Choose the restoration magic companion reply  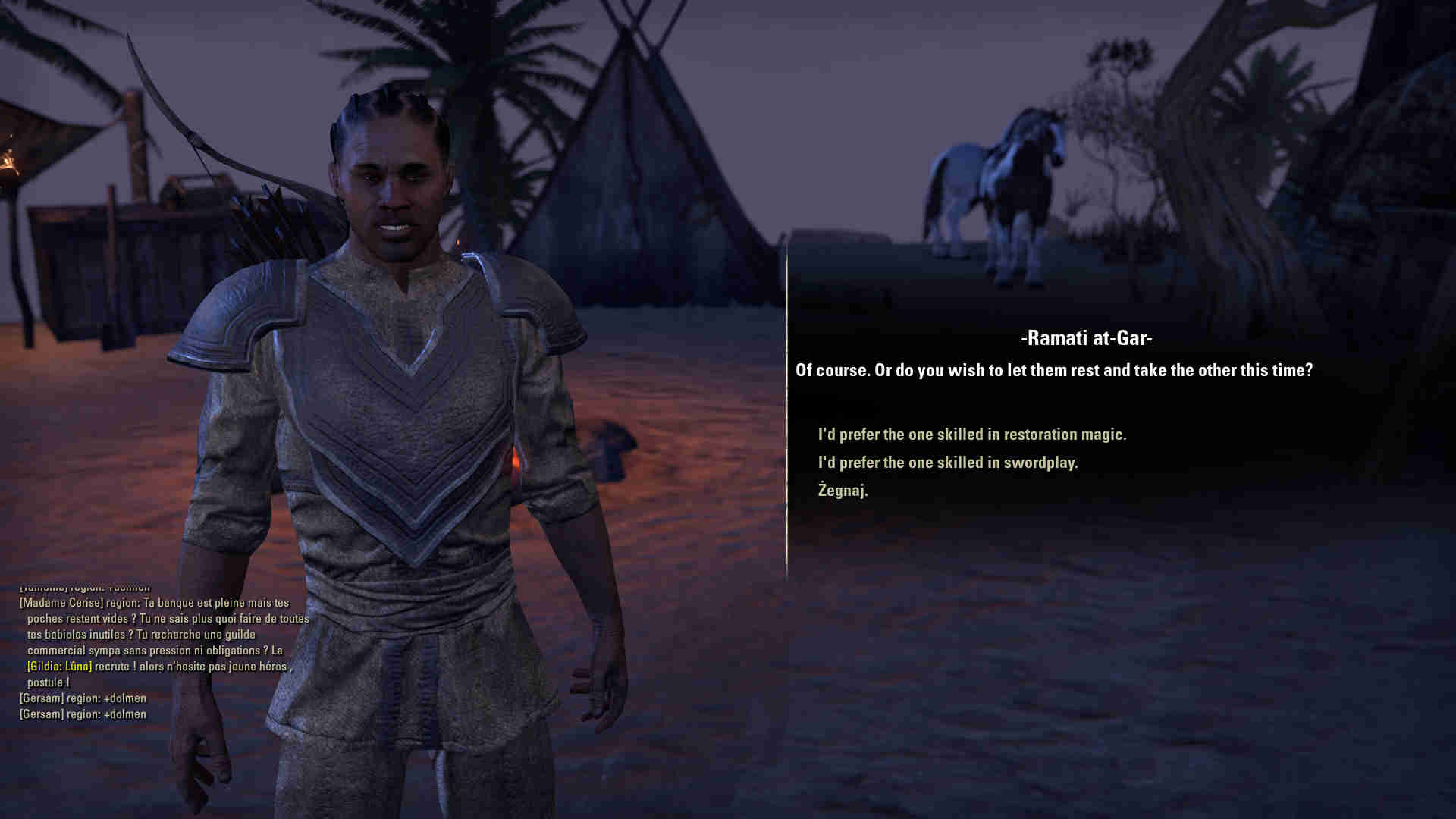tap(971, 435)
